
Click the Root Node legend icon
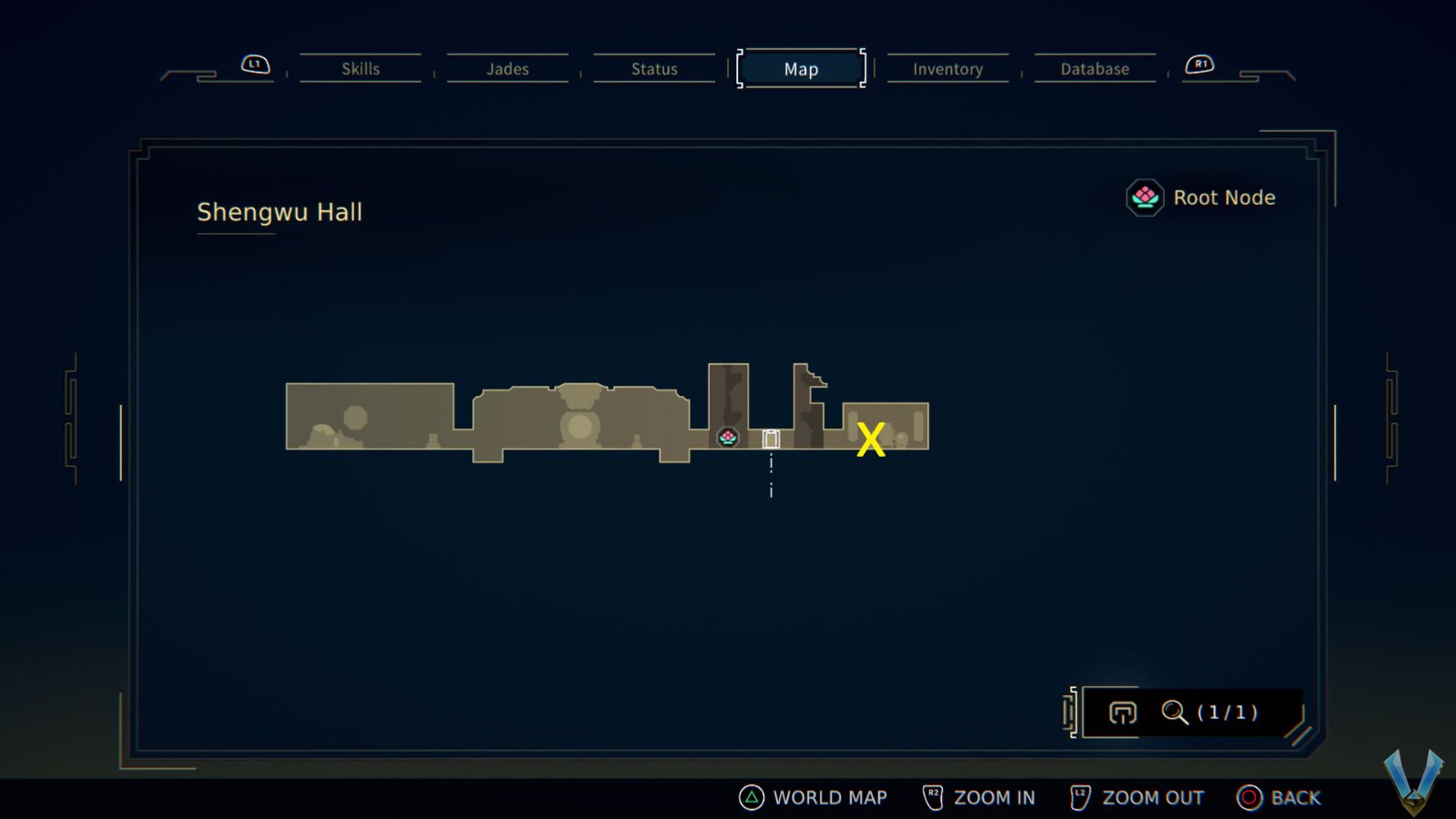point(1144,197)
